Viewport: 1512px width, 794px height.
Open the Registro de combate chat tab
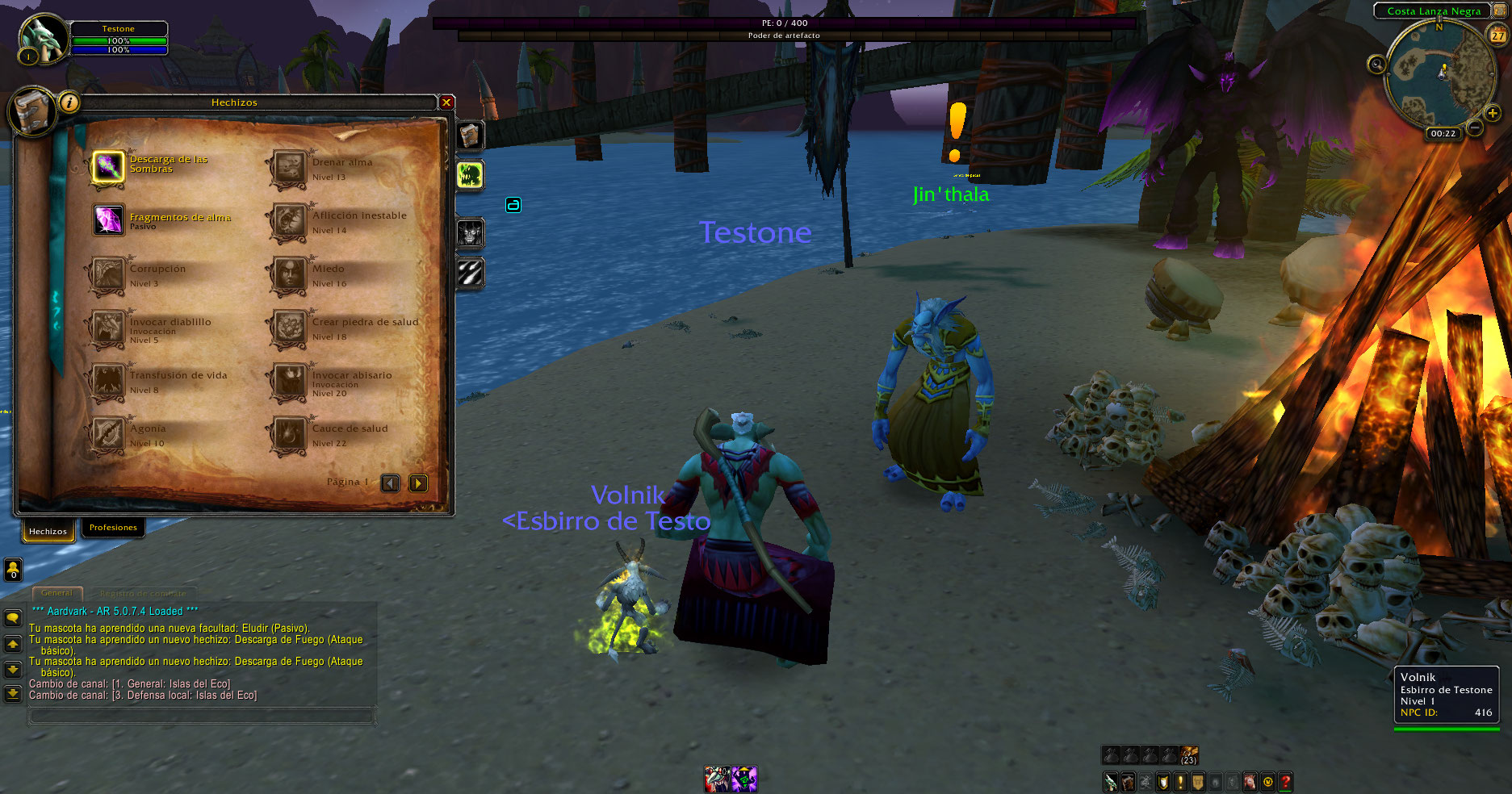(142, 593)
